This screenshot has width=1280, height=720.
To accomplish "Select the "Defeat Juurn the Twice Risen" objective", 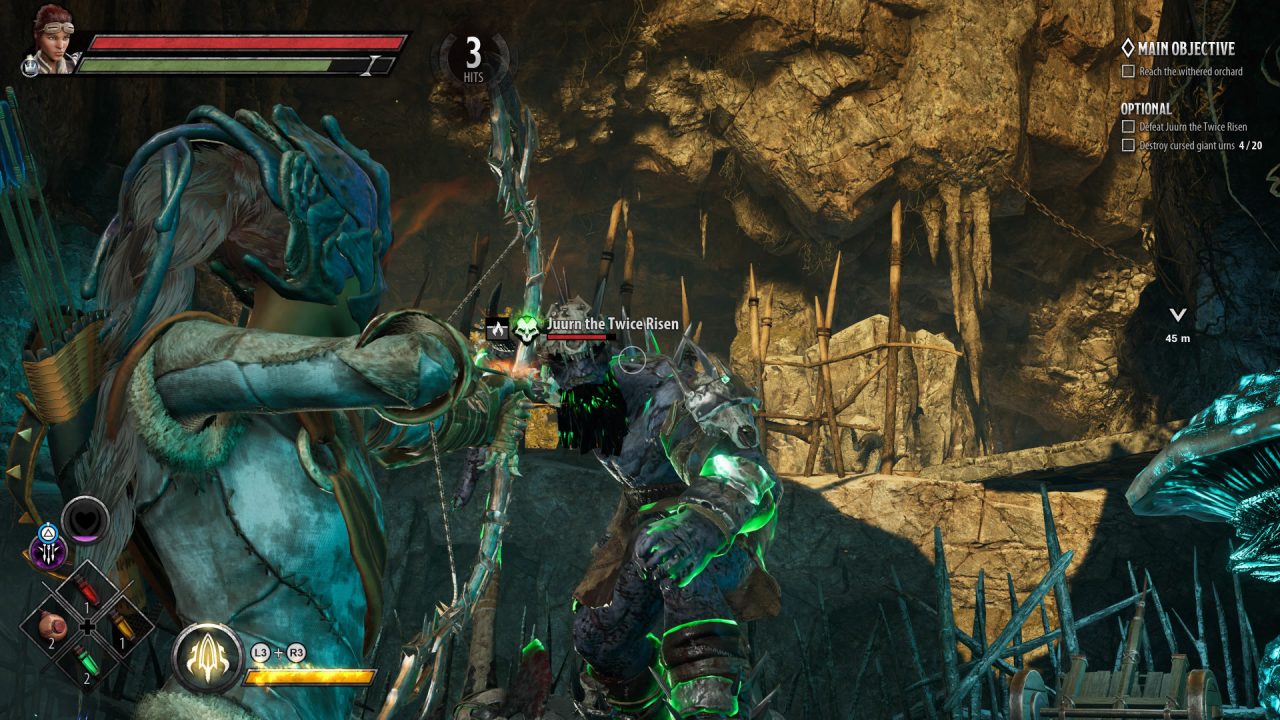I will (1186, 127).
